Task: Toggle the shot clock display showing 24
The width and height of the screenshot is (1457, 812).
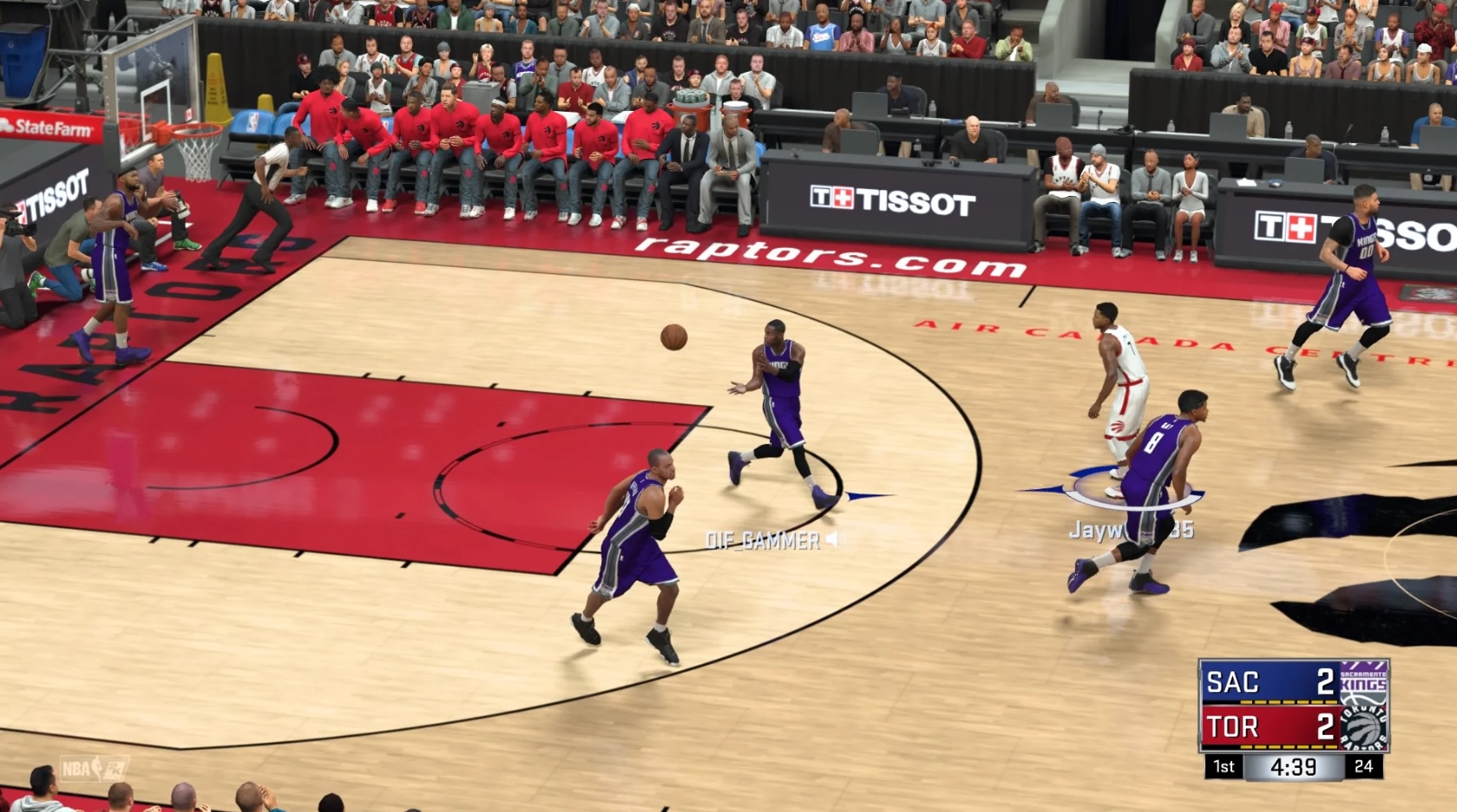Action: click(1363, 767)
